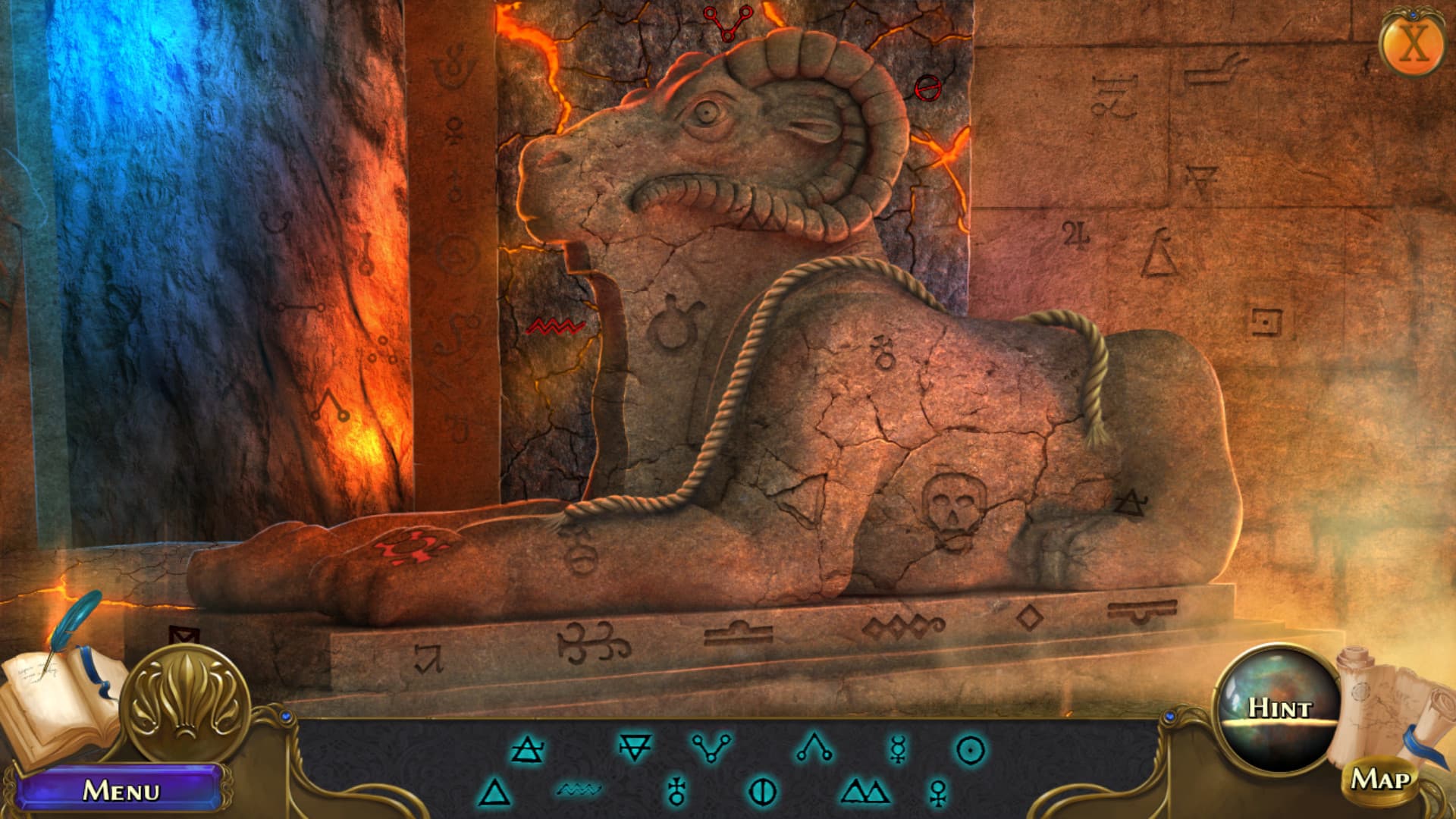Open the Menu

[121, 790]
